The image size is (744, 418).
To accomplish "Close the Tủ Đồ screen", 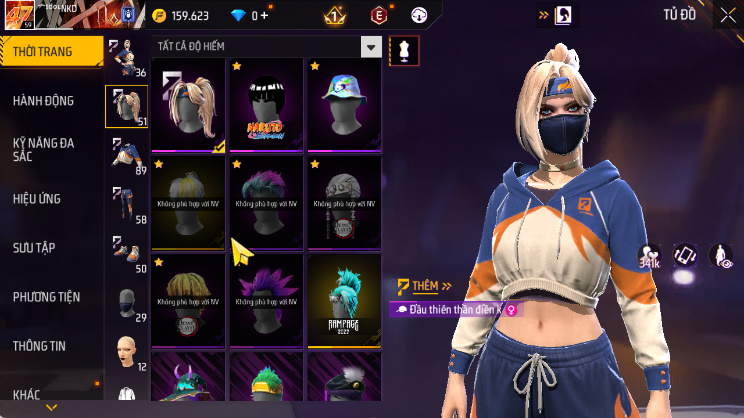I will (727, 15).
